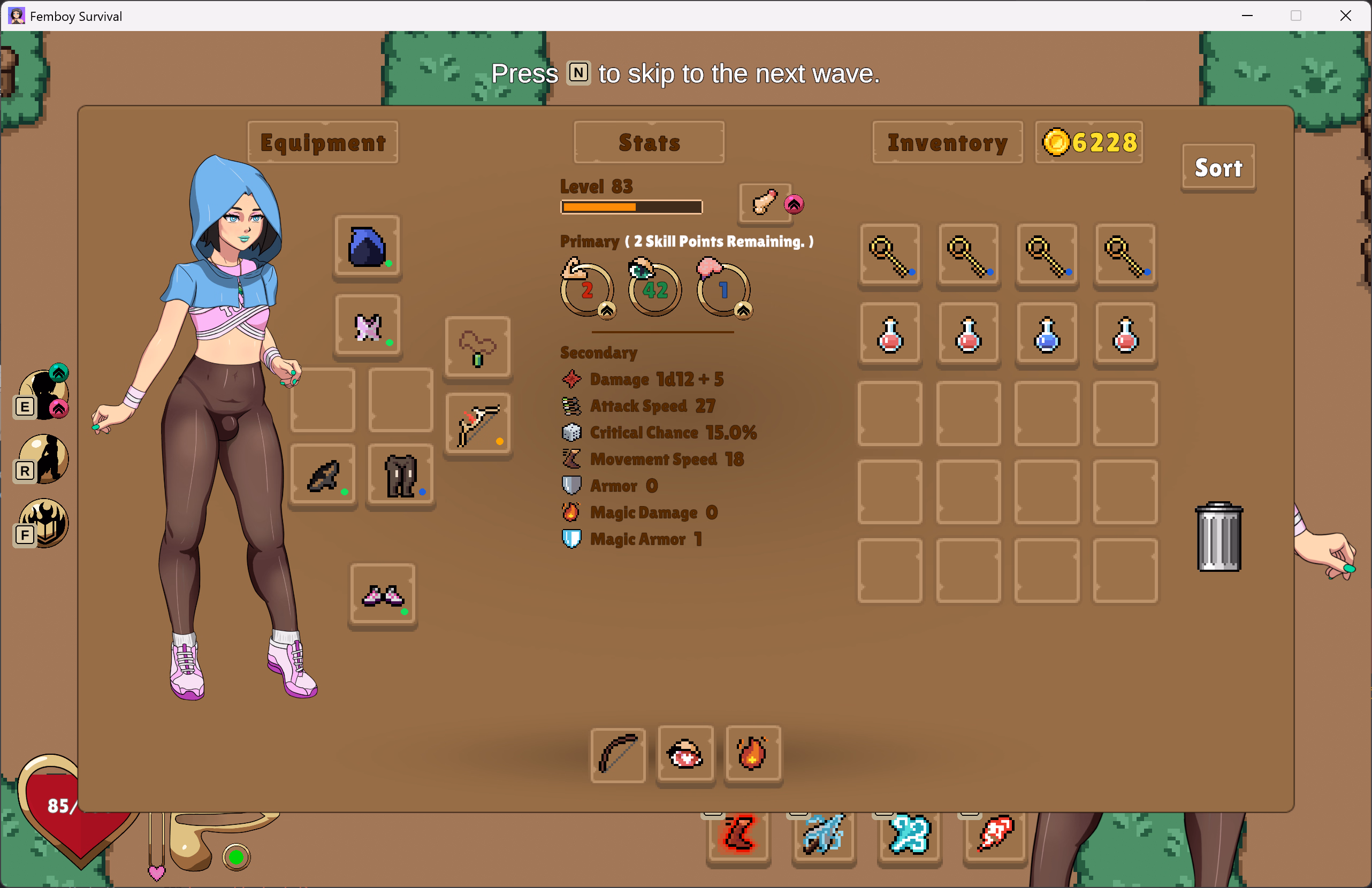Click the dexterity eye stat circle
Image resolution: width=1372 pixels, height=888 pixels.
655,289
